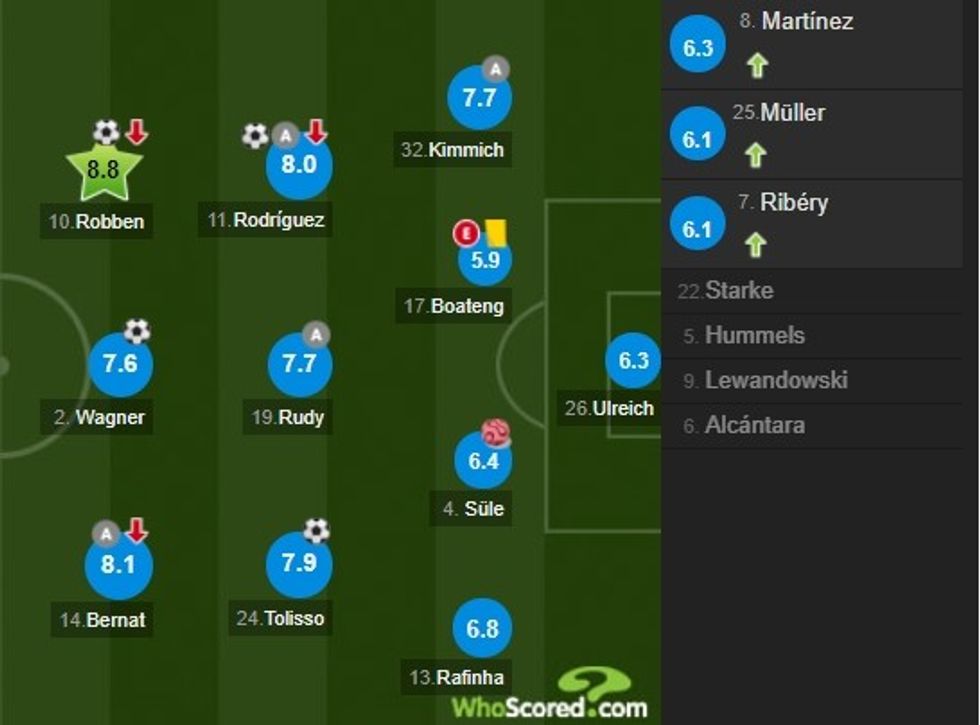The image size is (980, 725).
Task: Choose Rafinha's 6.8 rating circle
Action: tap(483, 629)
